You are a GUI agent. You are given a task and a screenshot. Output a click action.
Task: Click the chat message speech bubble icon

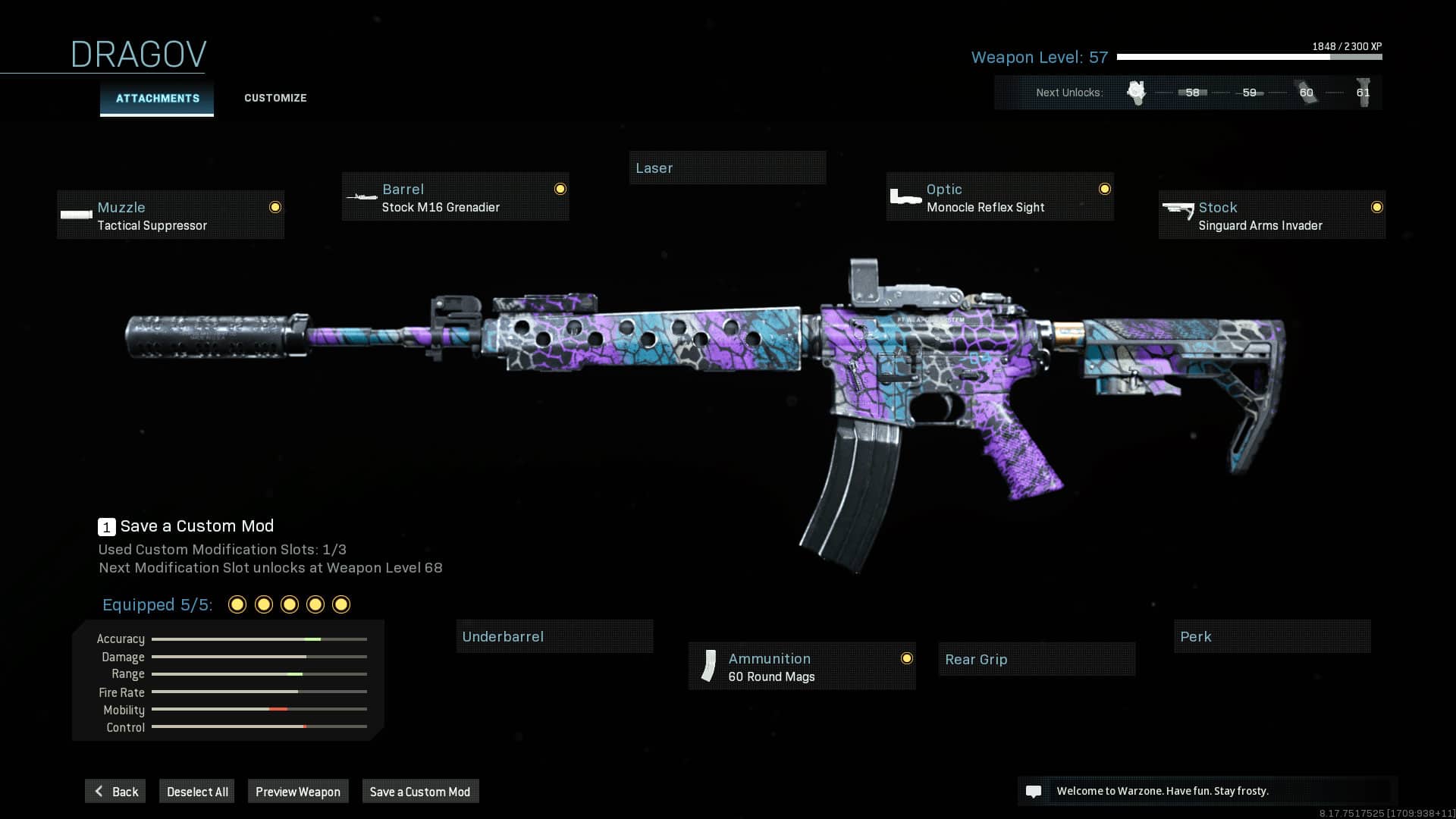click(1034, 791)
